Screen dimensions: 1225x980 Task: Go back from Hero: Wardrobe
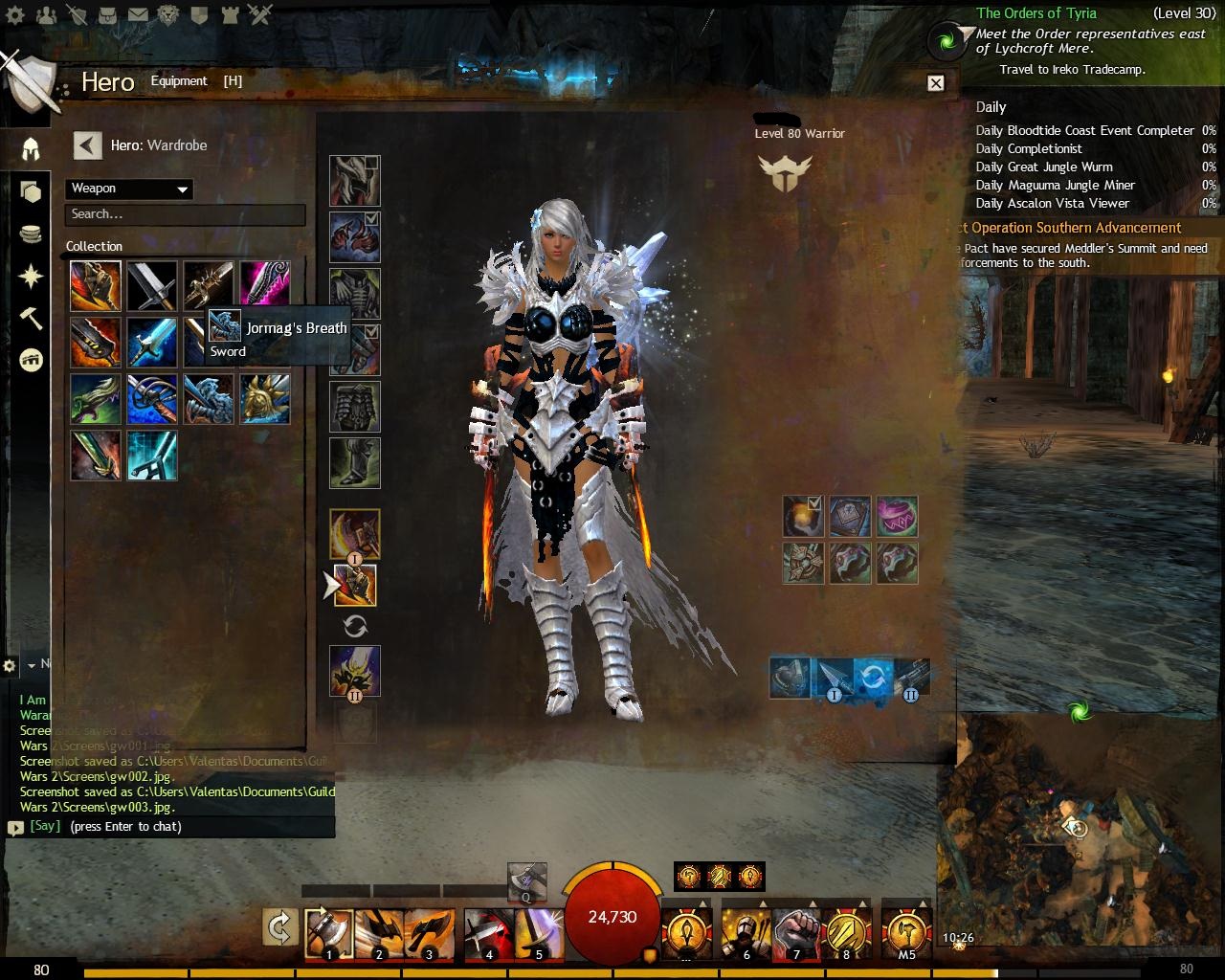(87, 145)
